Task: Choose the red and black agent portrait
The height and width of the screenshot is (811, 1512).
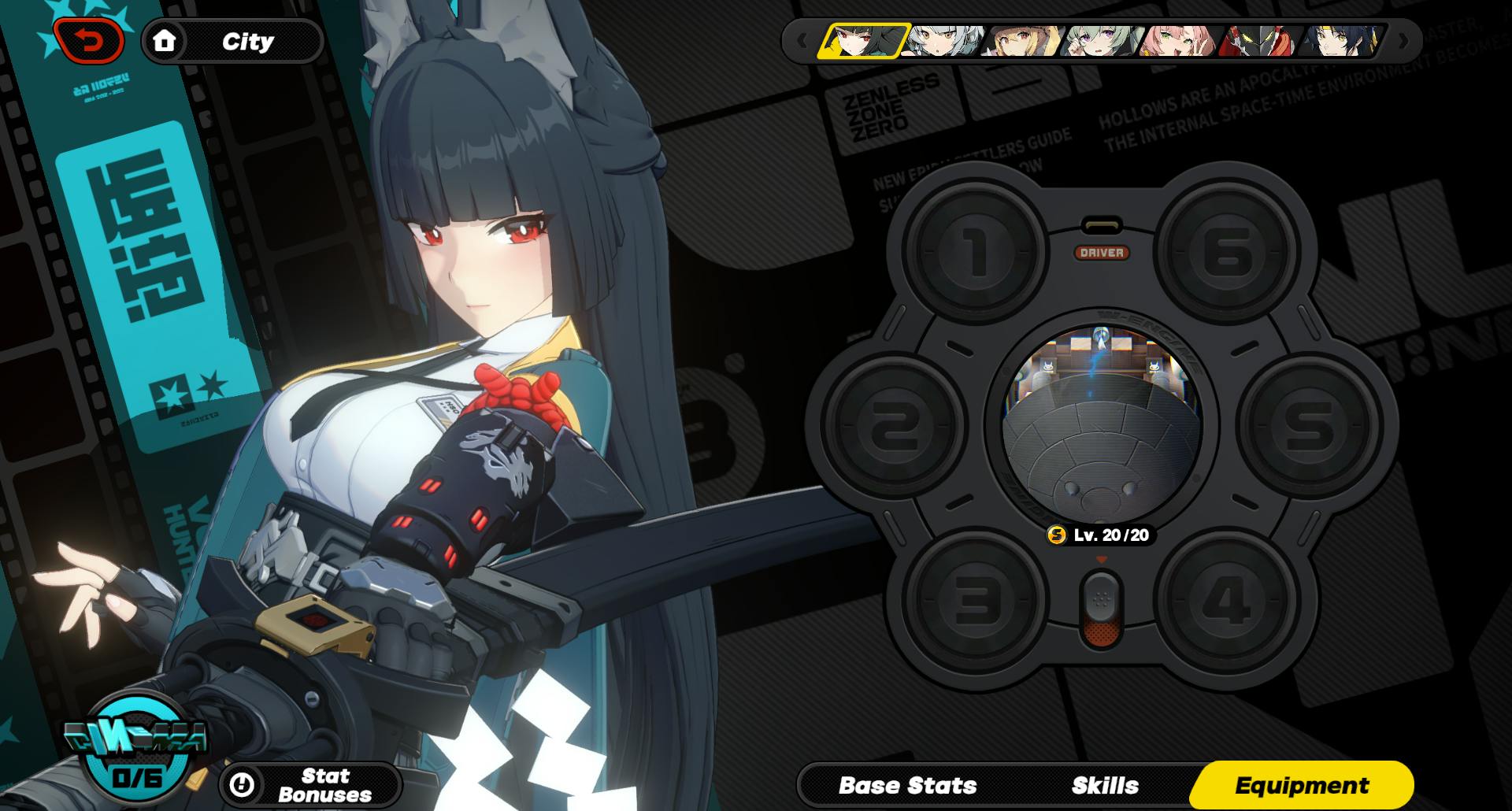Action: pyautogui.click(x=1258, y=41)
